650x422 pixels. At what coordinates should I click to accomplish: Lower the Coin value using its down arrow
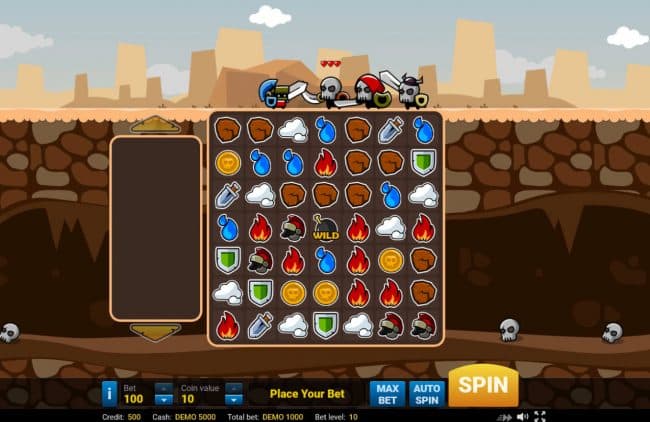(x=233, y=400)
